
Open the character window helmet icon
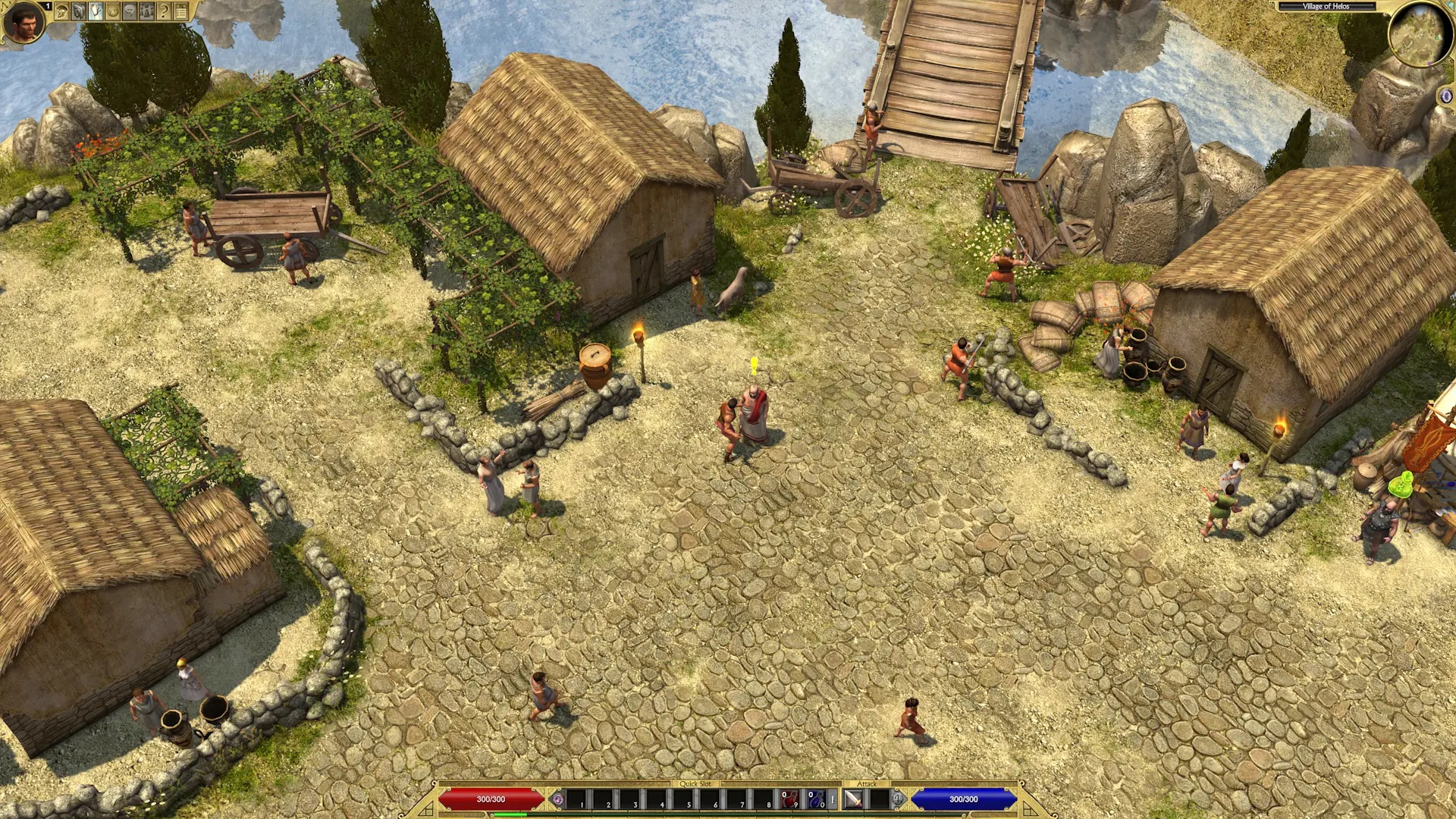coord(62,11)
